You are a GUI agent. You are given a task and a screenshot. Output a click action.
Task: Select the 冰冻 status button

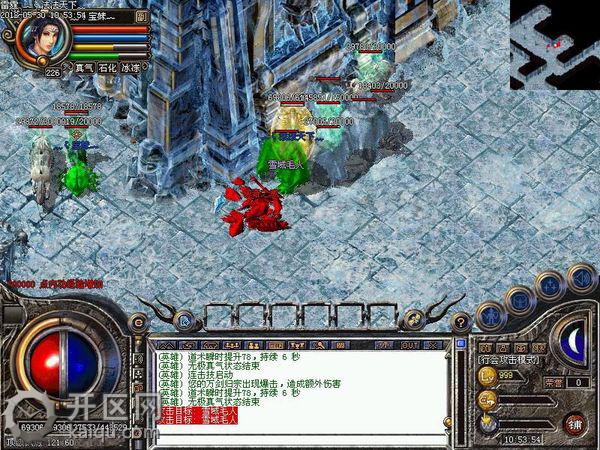pos(131,69)
